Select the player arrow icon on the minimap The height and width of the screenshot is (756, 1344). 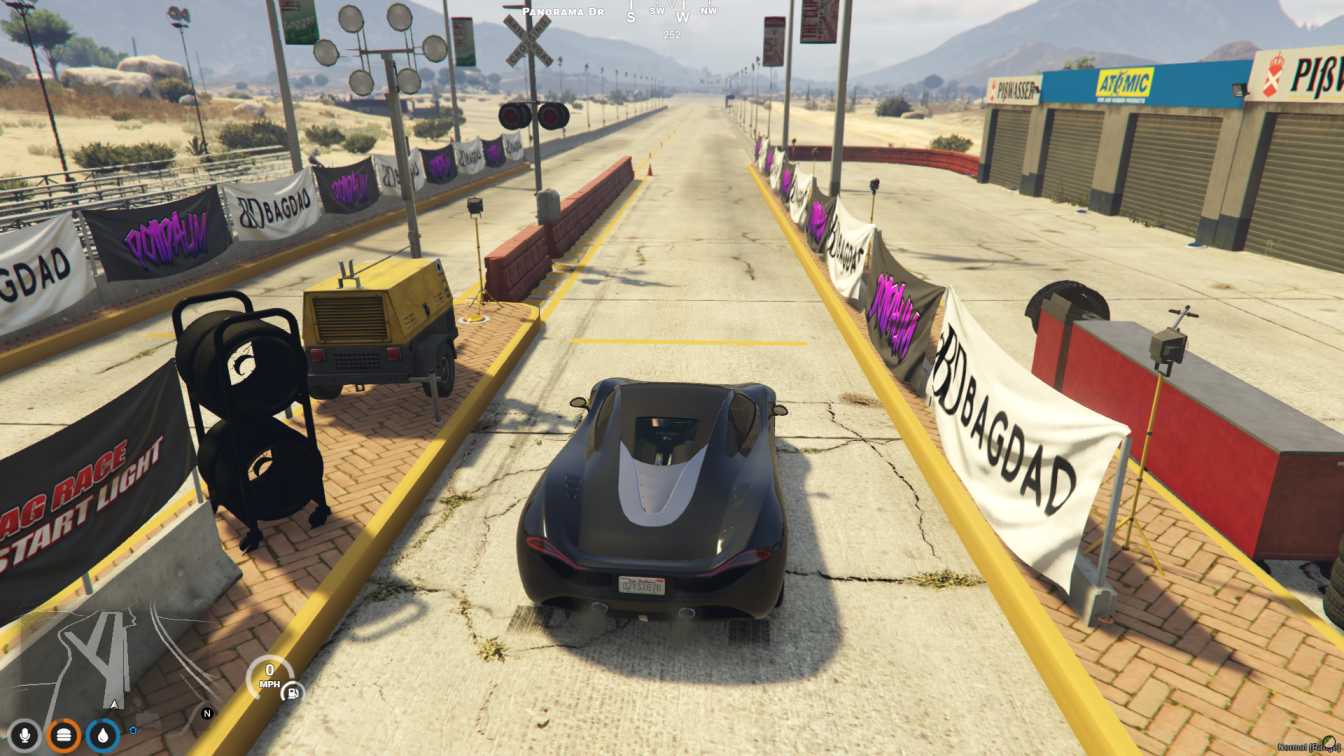point(113,704)
